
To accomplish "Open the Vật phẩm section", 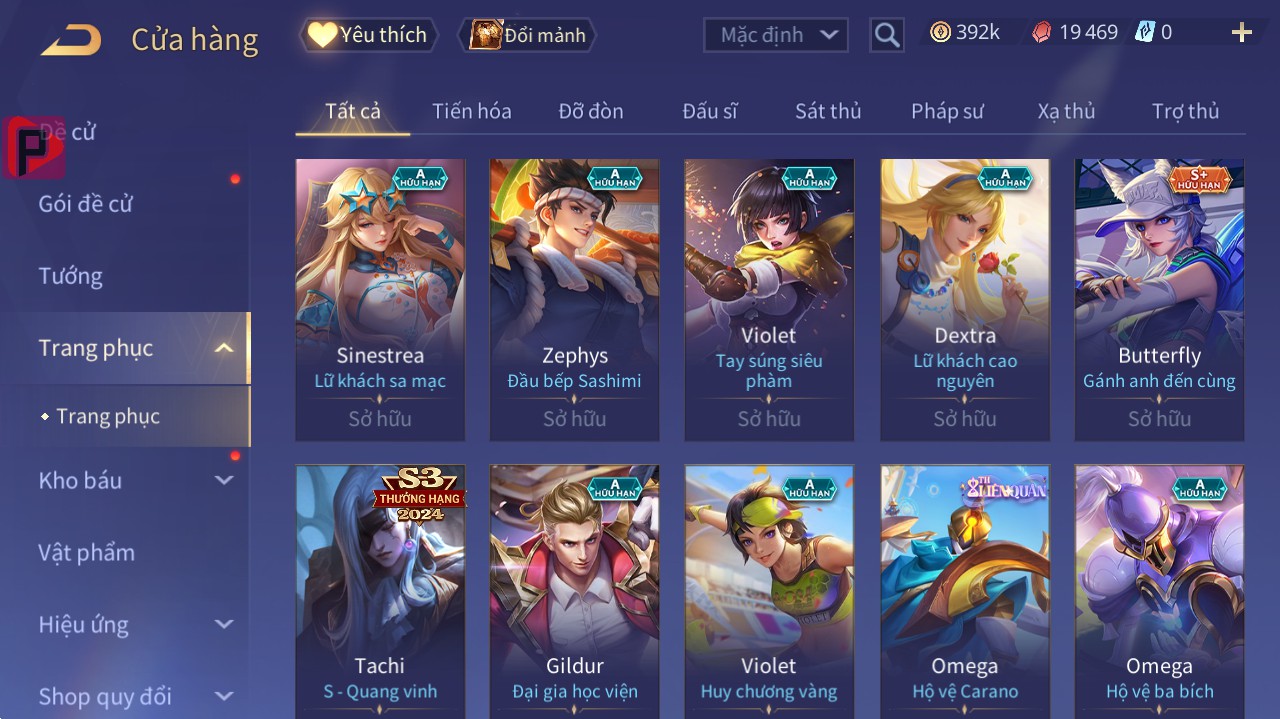I will point(87,553).
